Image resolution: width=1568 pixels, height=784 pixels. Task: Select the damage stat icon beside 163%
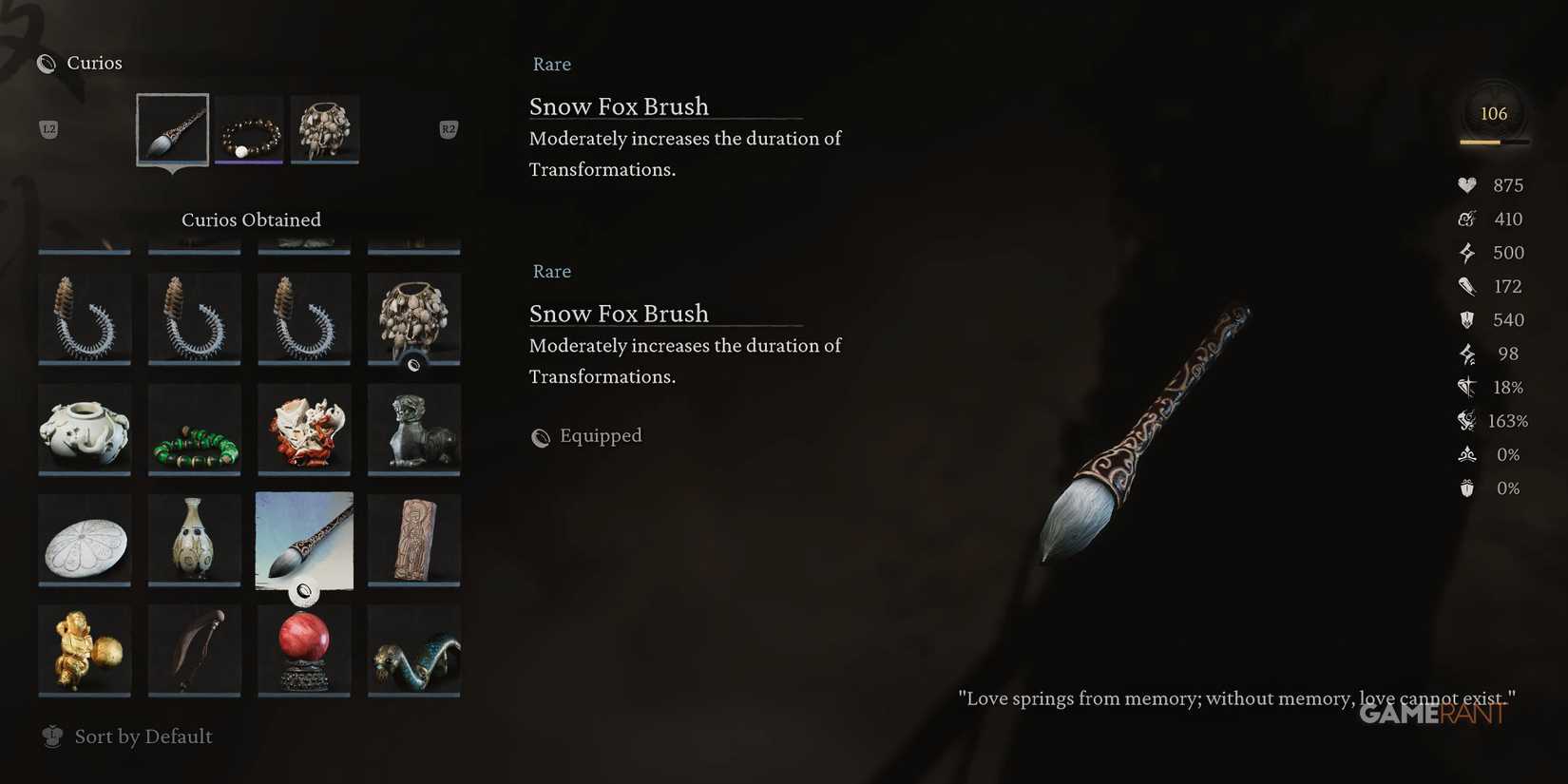[1466, 420]
